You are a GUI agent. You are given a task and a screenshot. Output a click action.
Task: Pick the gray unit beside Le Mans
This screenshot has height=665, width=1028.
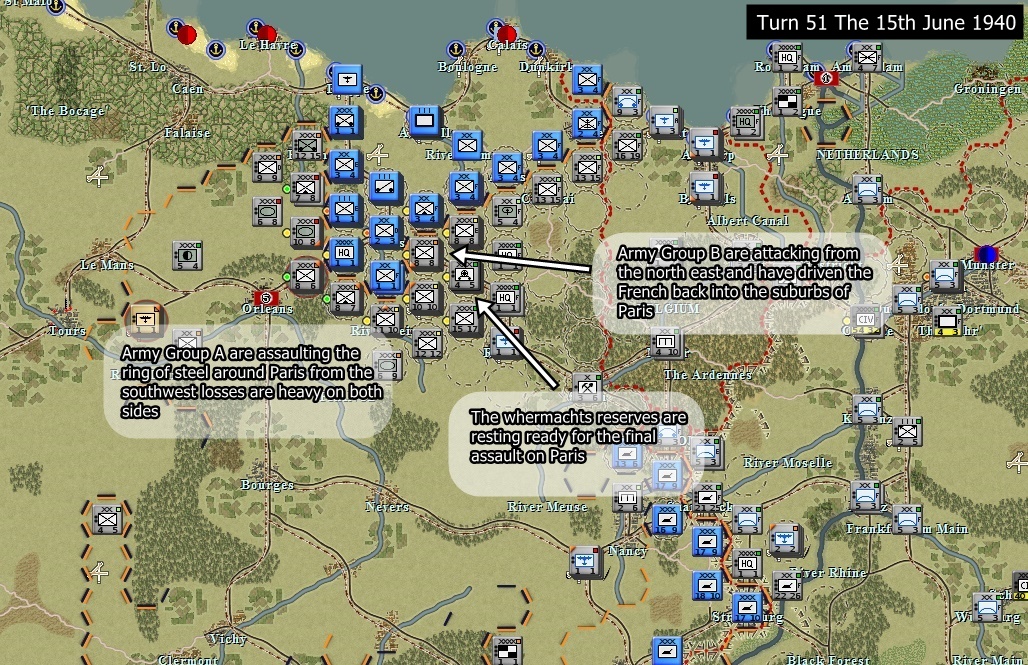(186, 256)
